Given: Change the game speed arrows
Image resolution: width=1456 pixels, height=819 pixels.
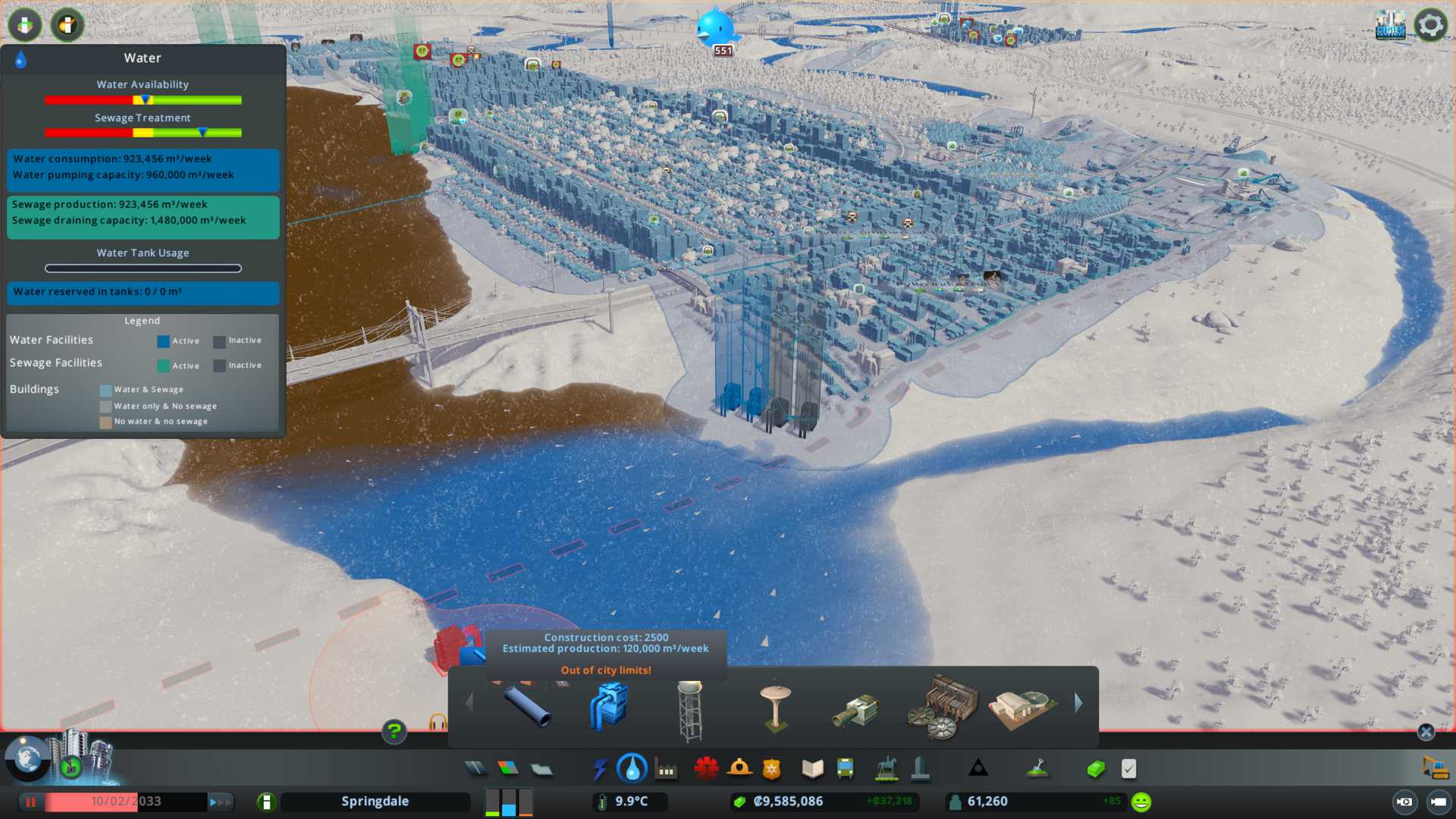Looking at the screenshot, I should (220, 802).
